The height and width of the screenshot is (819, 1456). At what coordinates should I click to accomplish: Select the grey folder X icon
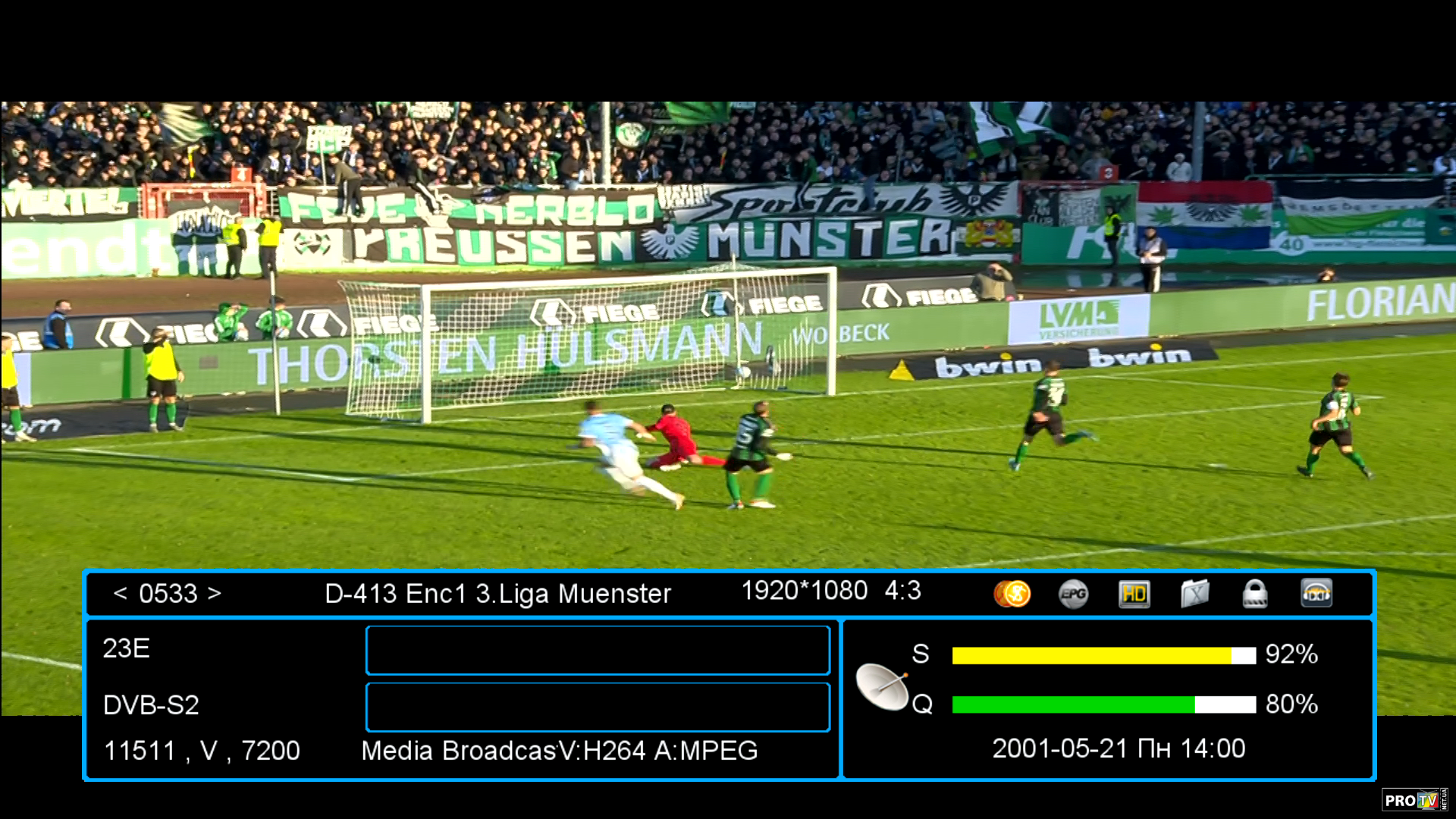pyautogui.click(x=1194, y=594)
